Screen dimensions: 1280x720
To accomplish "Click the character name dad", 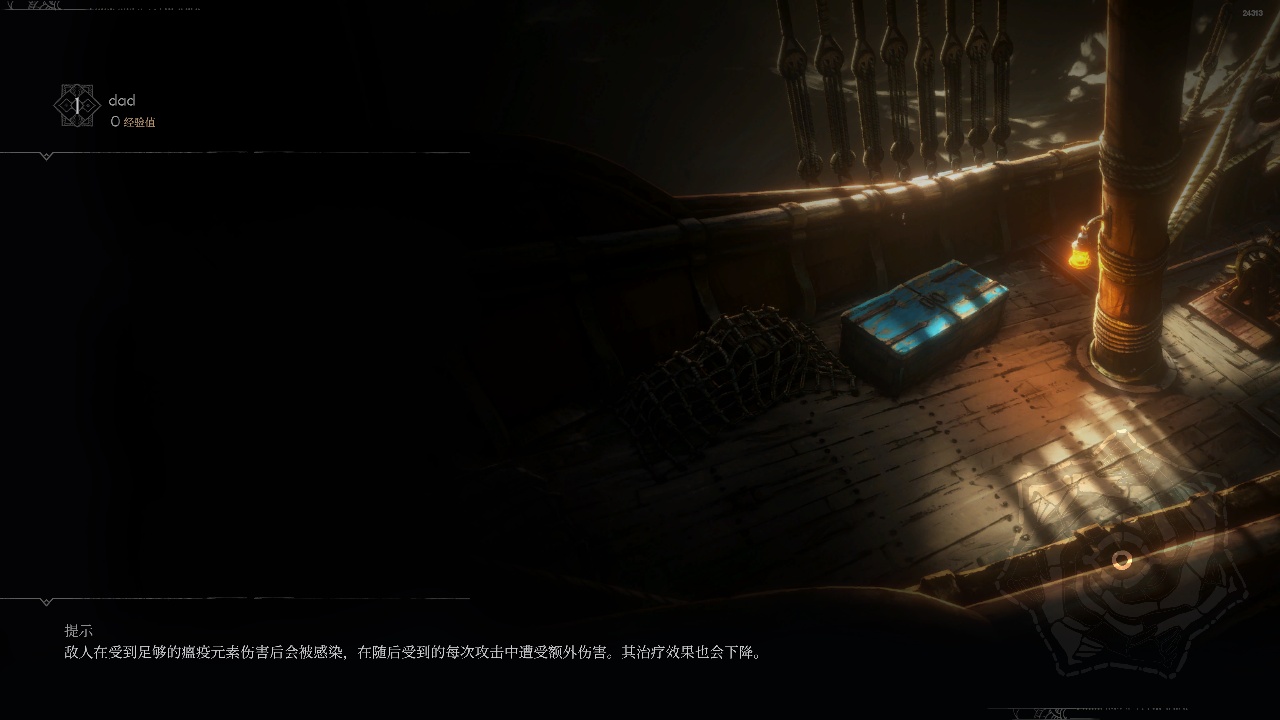I will tap(121, 100).
